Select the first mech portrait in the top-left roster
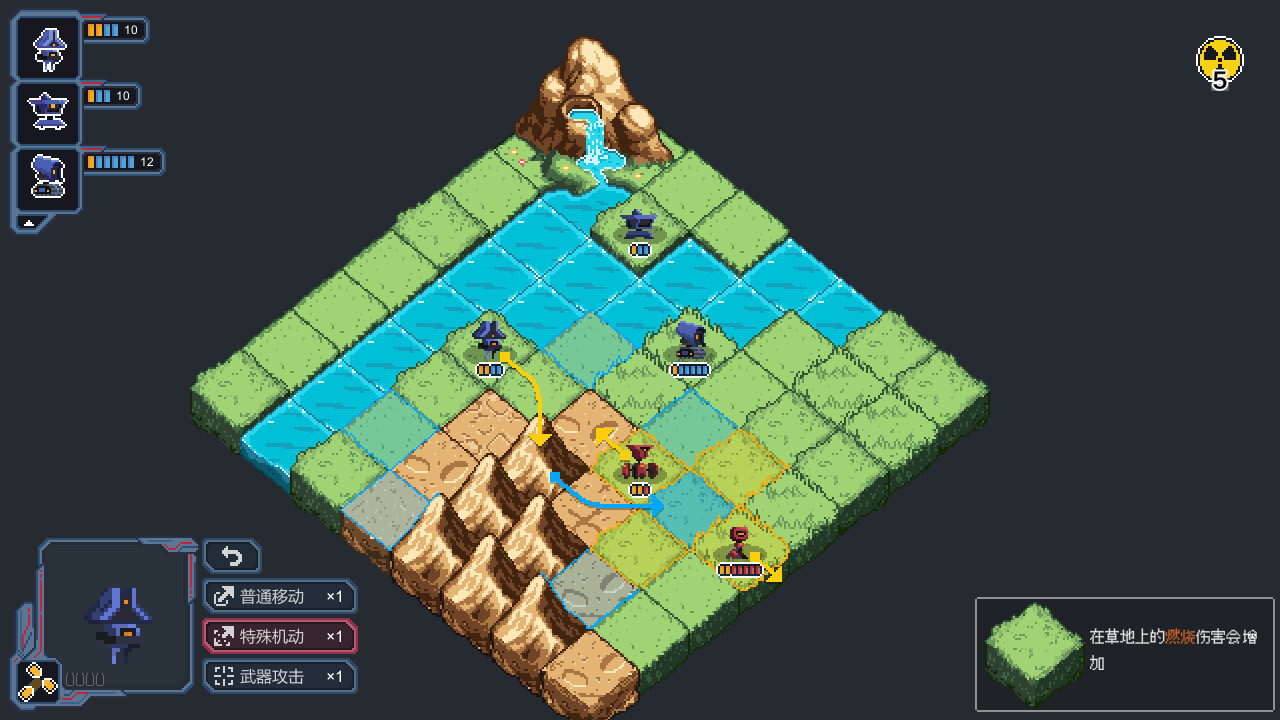1280x720 pixels. click(46, 46)
